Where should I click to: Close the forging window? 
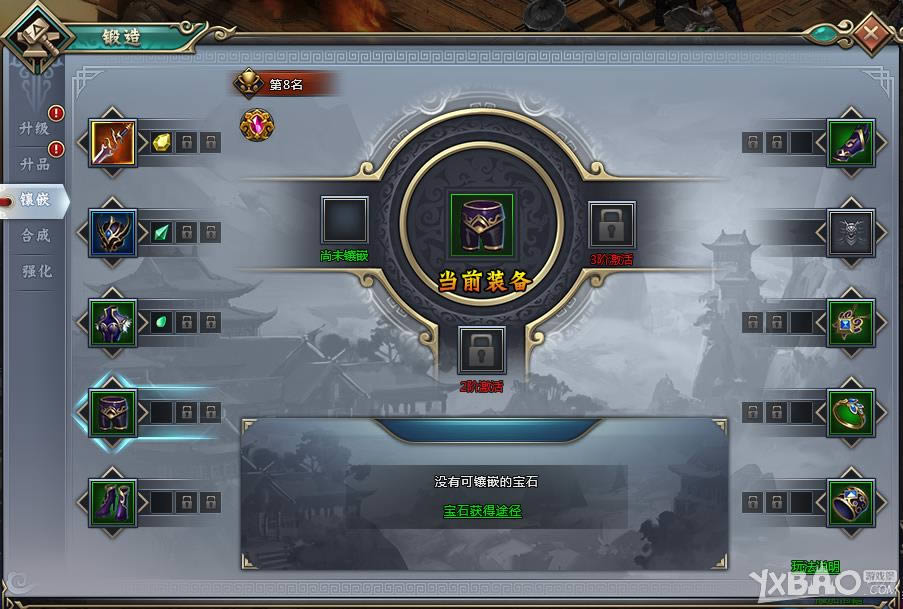pyautogui.click(x=871, y=34)
